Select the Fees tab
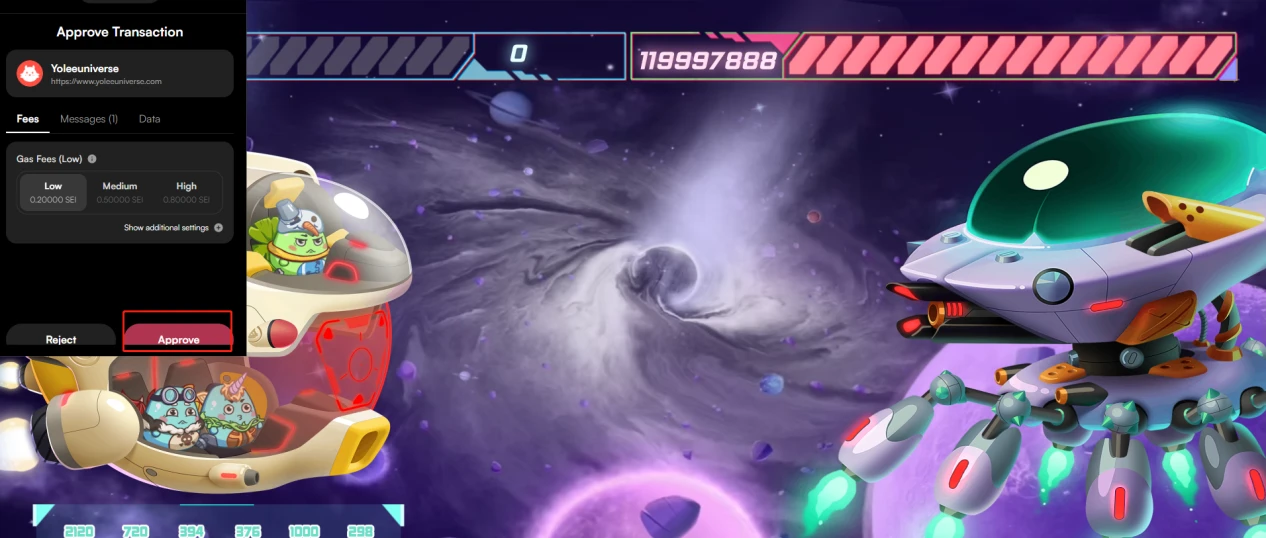1266x538 pixels. [x=28, y=119]
